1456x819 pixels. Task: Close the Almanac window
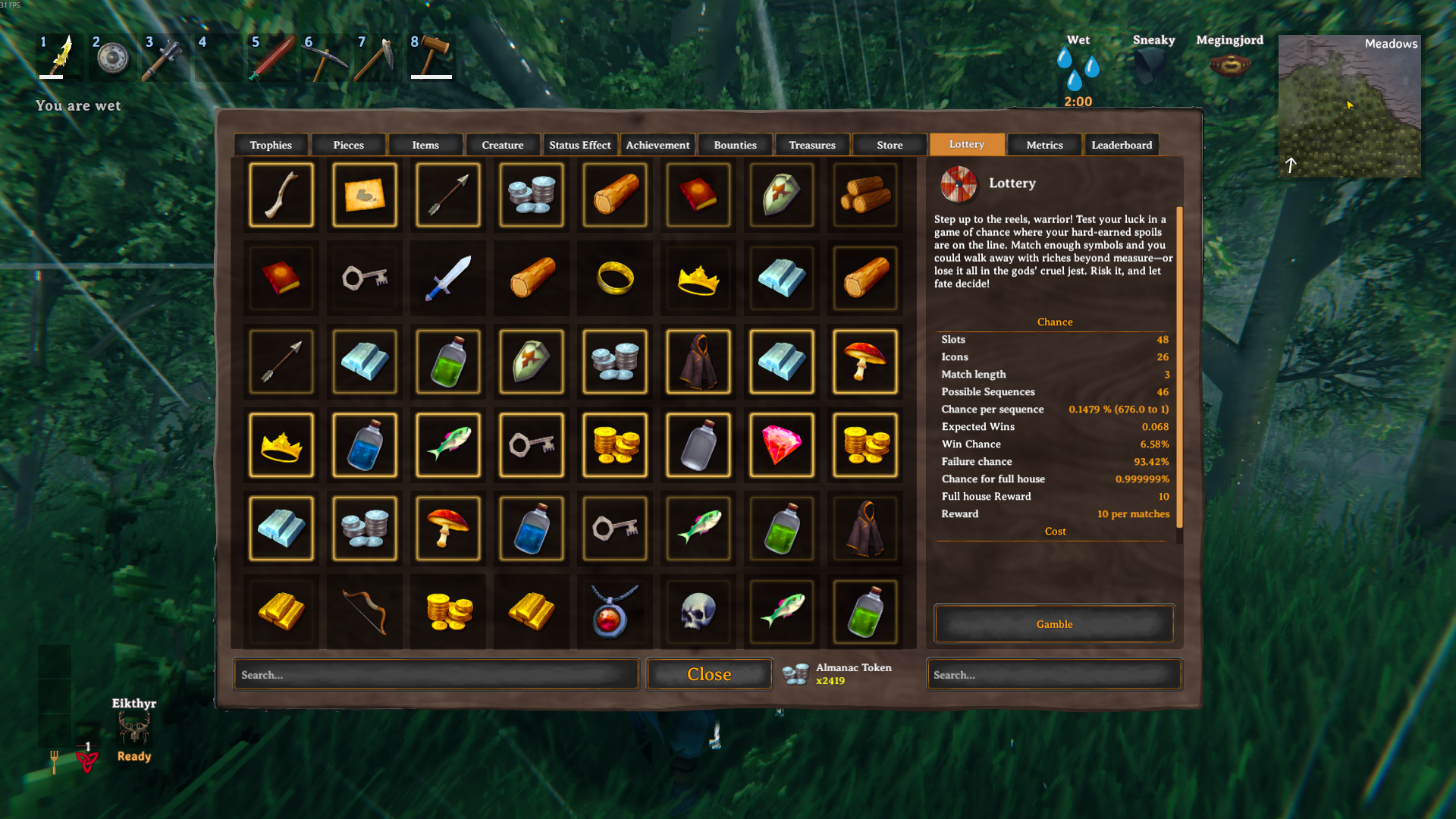click(709, 674)
